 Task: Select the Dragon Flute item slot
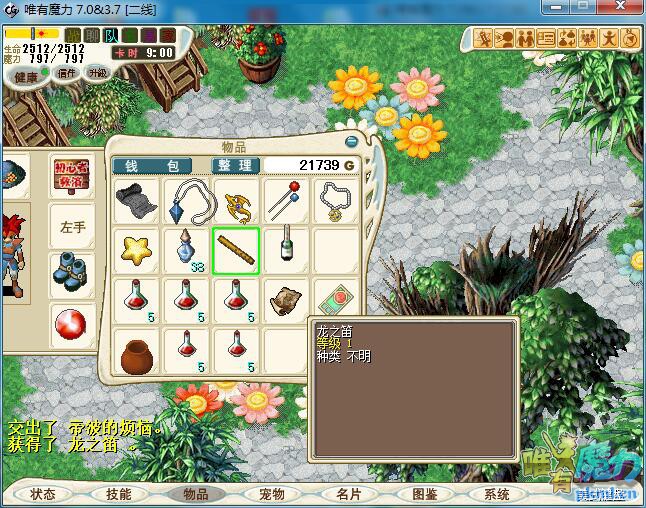click(x=236, y=250)
